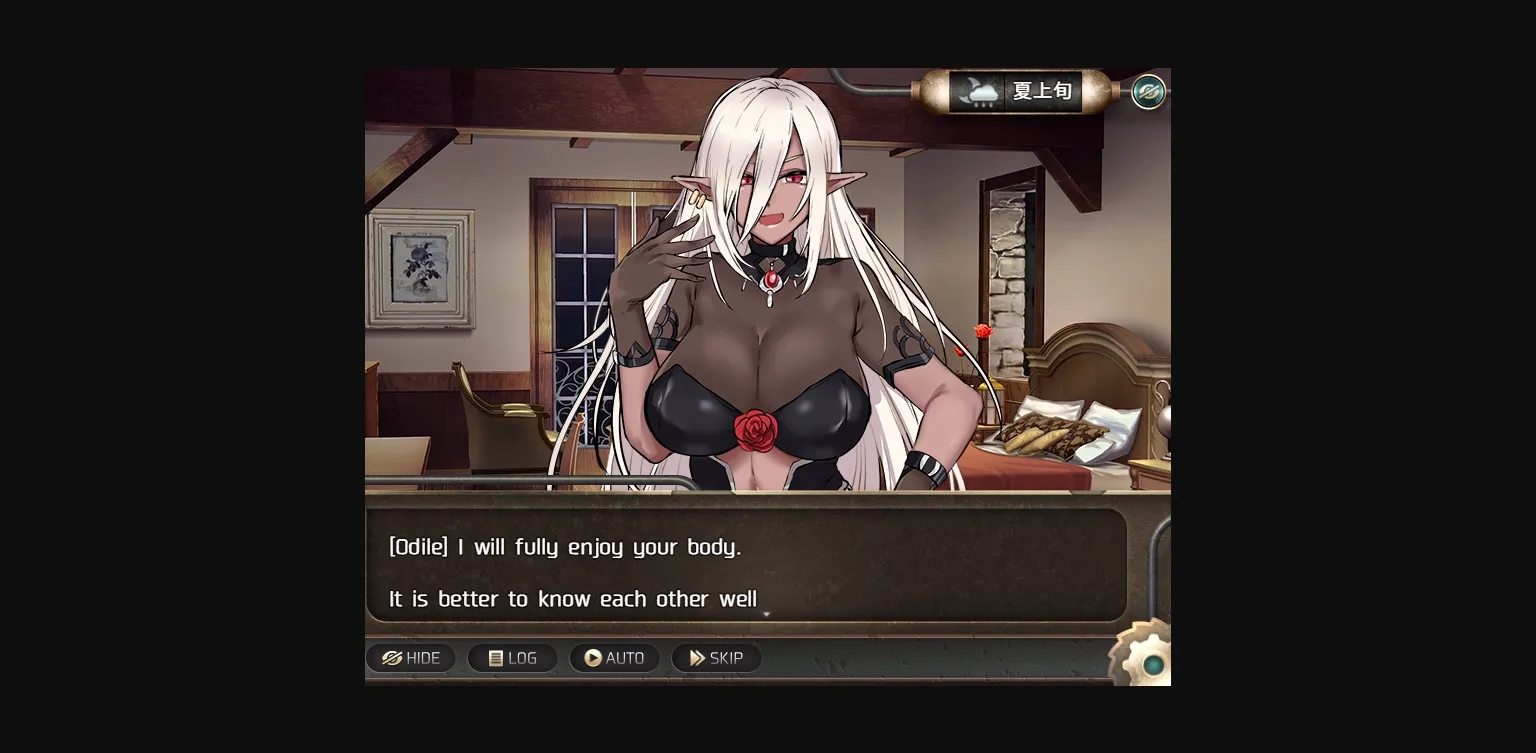The height and width of the screenshot is (753, 1536).
Task: Hide the dialogue box with HIDE
Action: click(411, 658)
